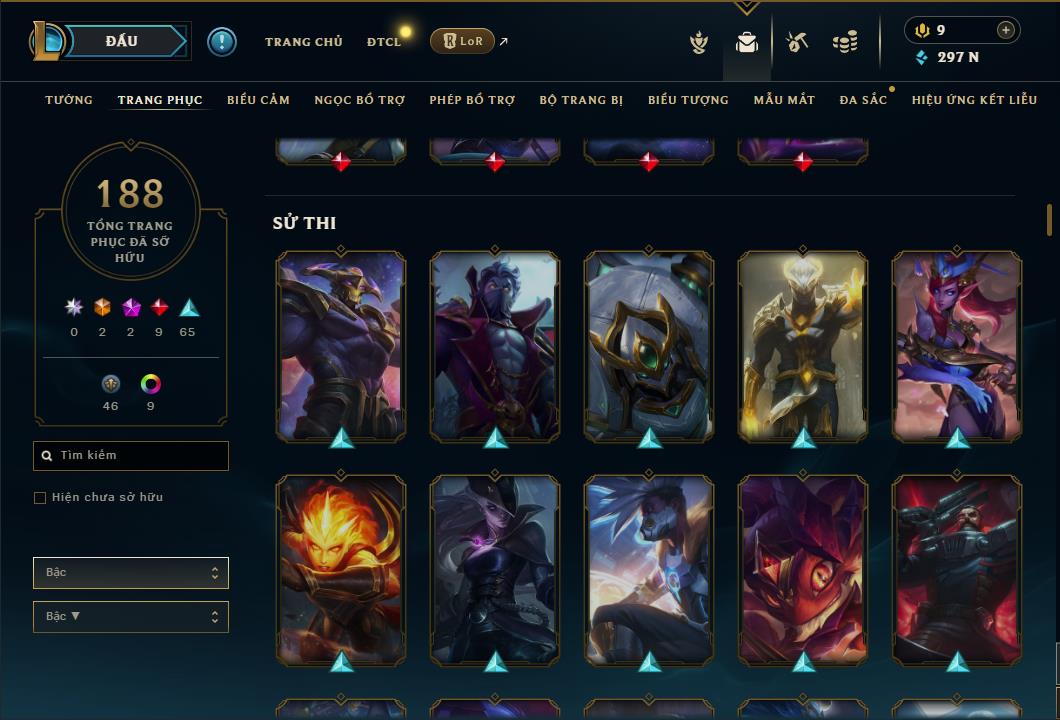1060x720 pixels.
Task: Go to the BỘ TRANG BỊ tab
Action: [x=581, y=100]
